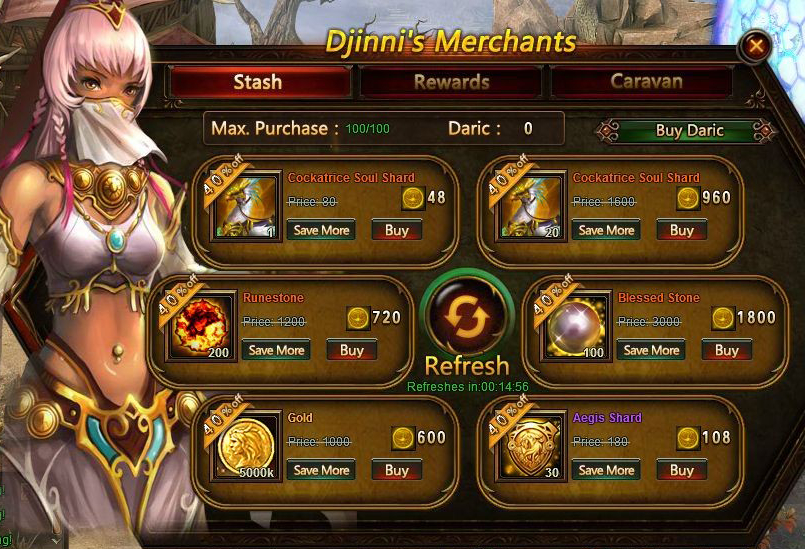
Task: Click the Buy Daric button
Action: [689, 130]
